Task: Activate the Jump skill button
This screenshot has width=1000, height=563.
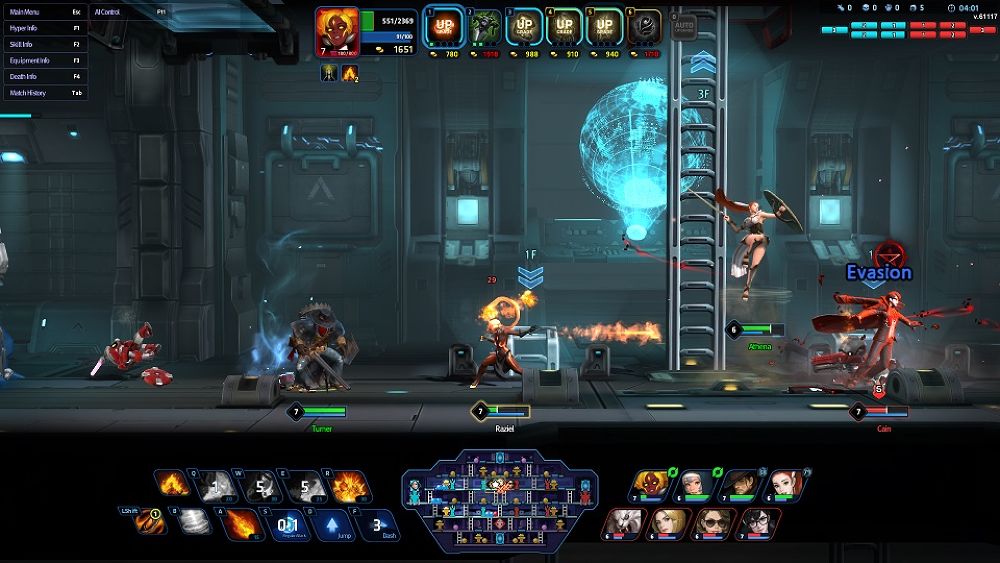Action: [x=331, y=523]
